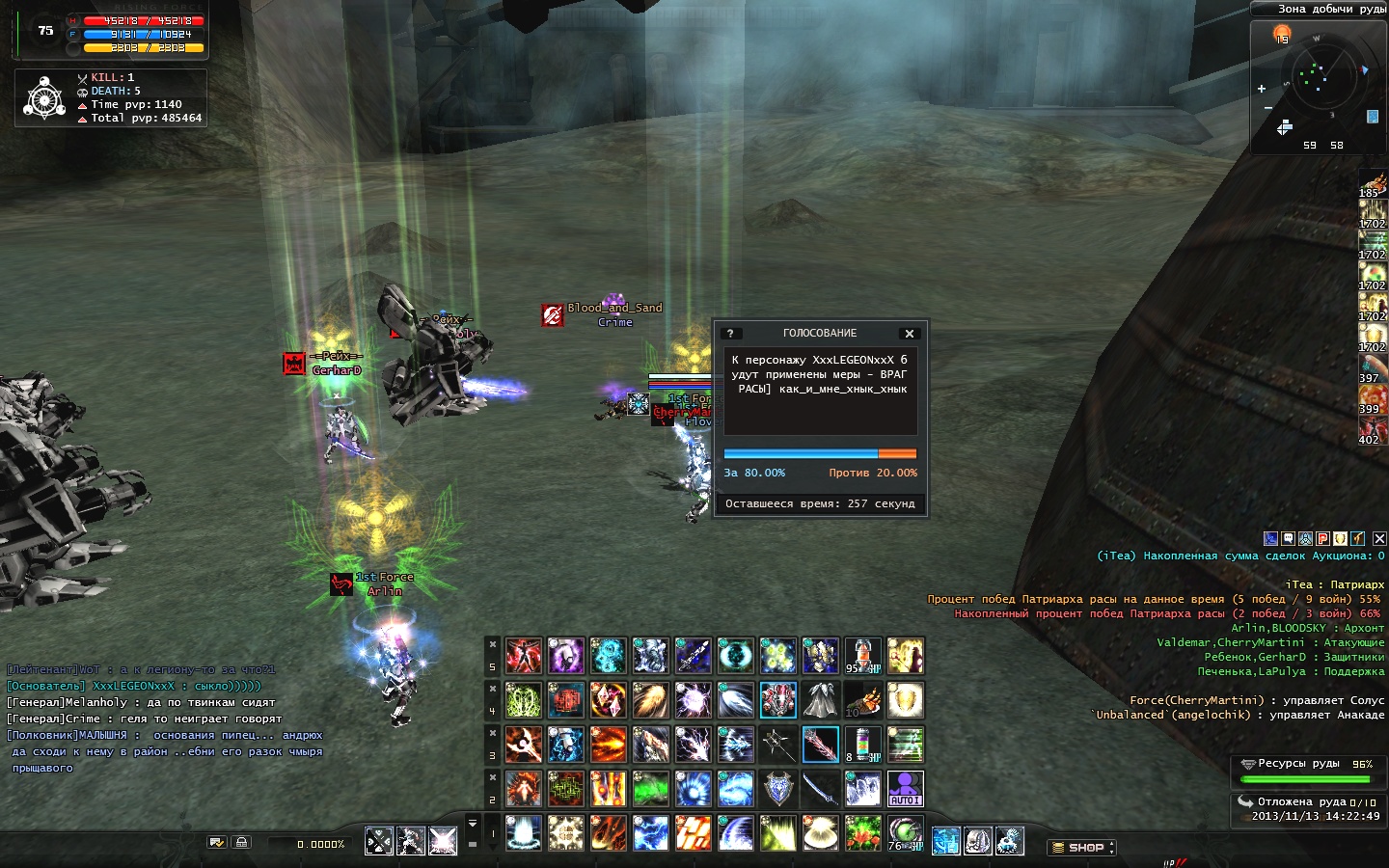Close the voting dialog window

[x=909, y=334]
